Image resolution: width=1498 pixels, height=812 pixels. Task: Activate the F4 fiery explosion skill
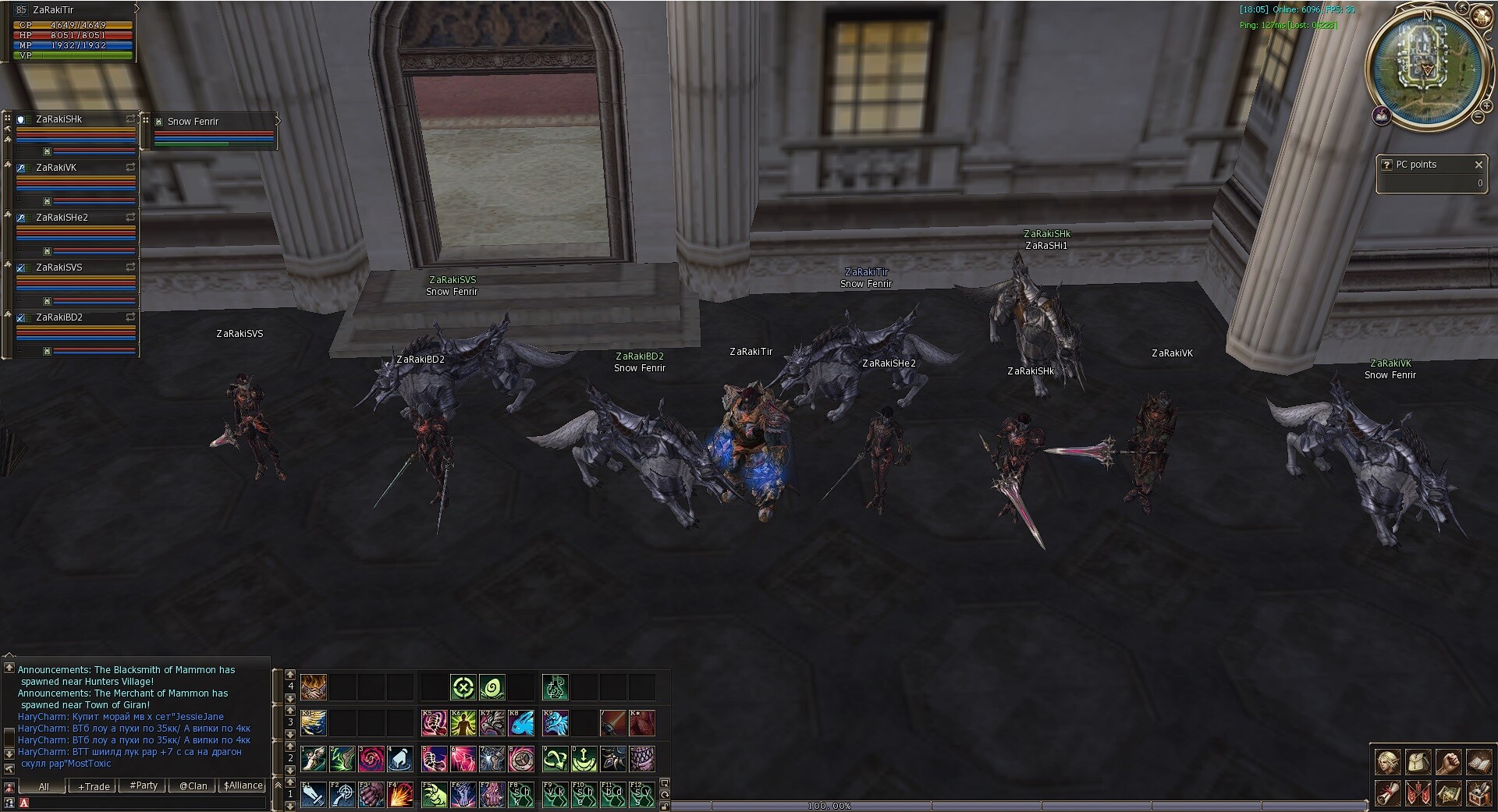pos(400,795)
